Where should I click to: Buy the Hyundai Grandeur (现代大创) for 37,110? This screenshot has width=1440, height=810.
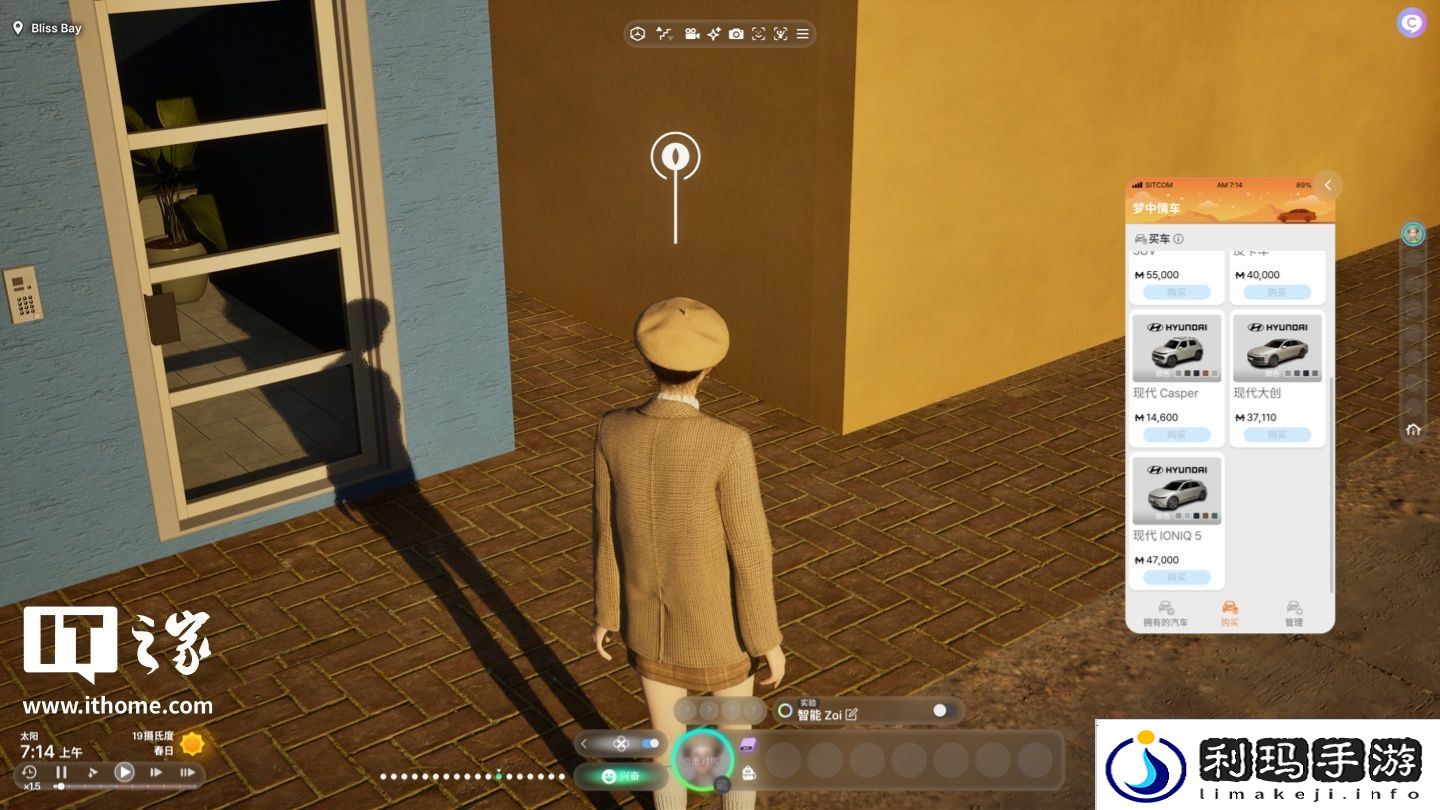1277,435
